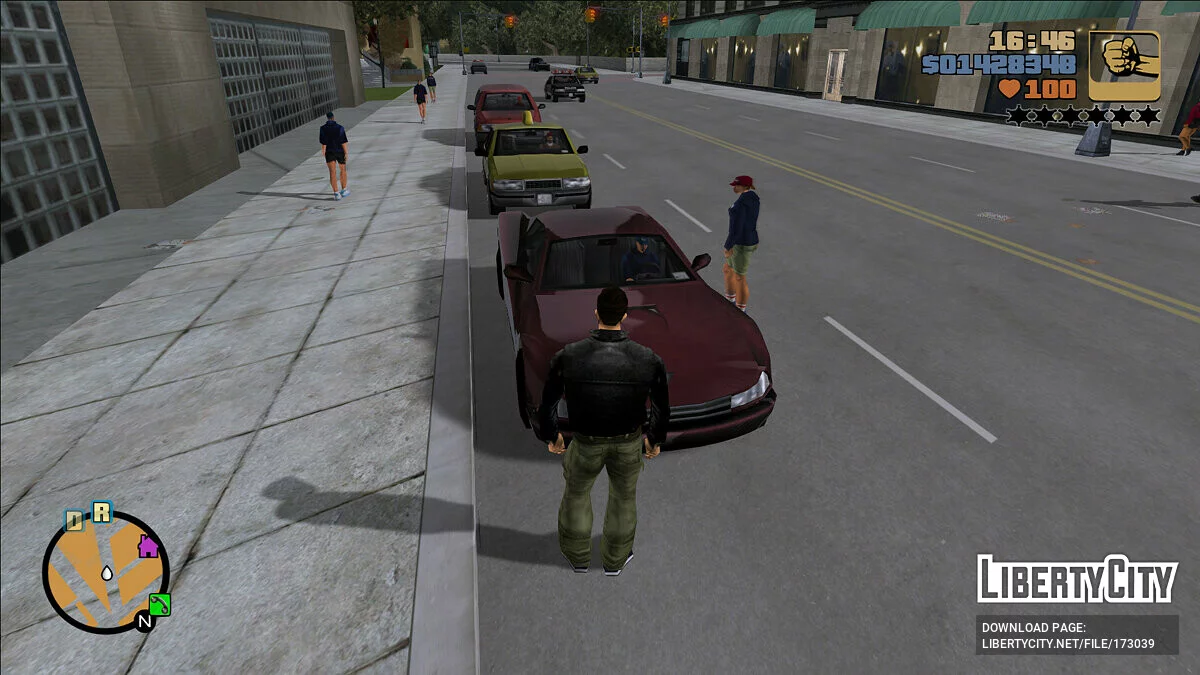1200x675 pixels.
Task: Pick the D mission blip on radar
Action: pyautogui.click(x=74, y=520)
